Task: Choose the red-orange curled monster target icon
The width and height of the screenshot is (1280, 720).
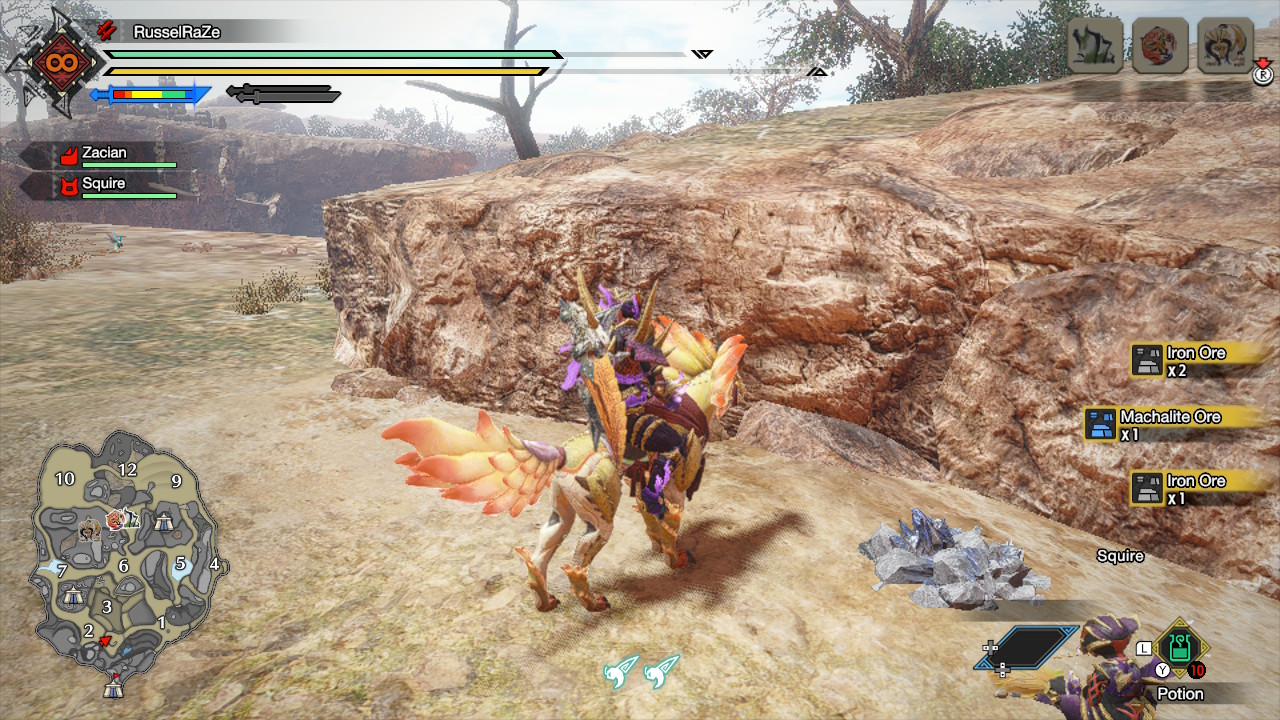Action: (1160, 45)
